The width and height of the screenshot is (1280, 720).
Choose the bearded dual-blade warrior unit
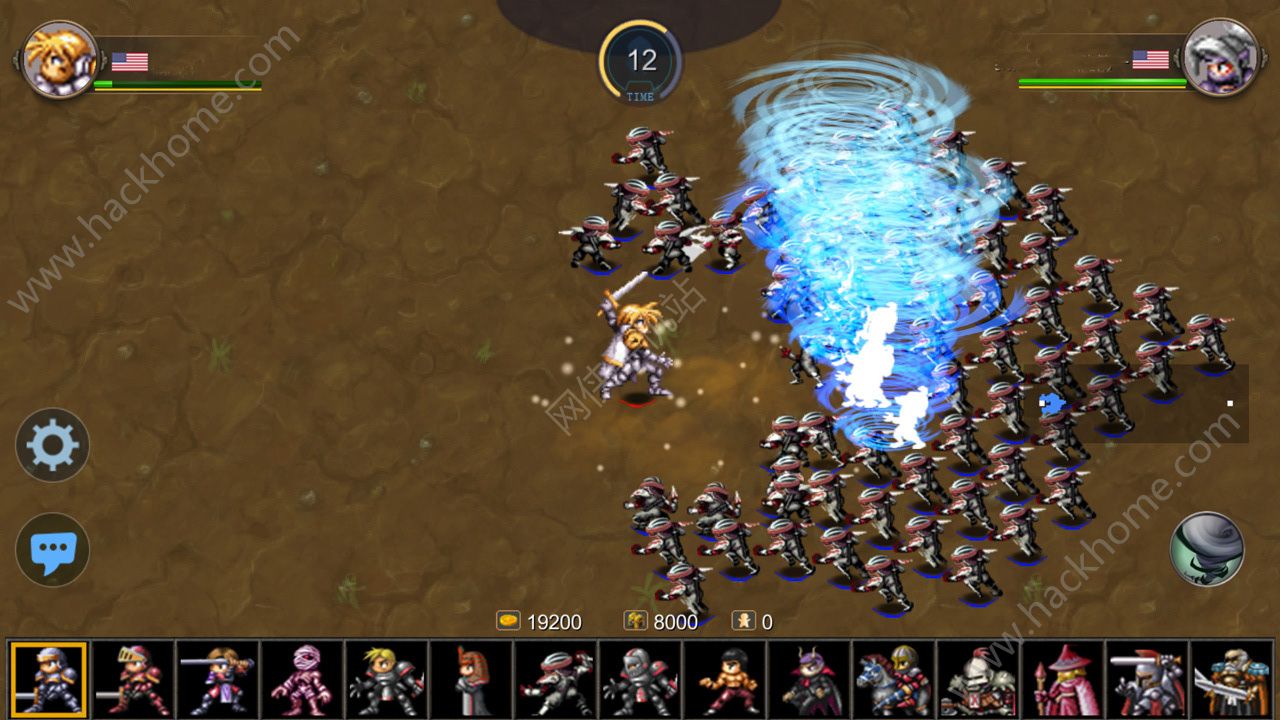(1231, 680)
